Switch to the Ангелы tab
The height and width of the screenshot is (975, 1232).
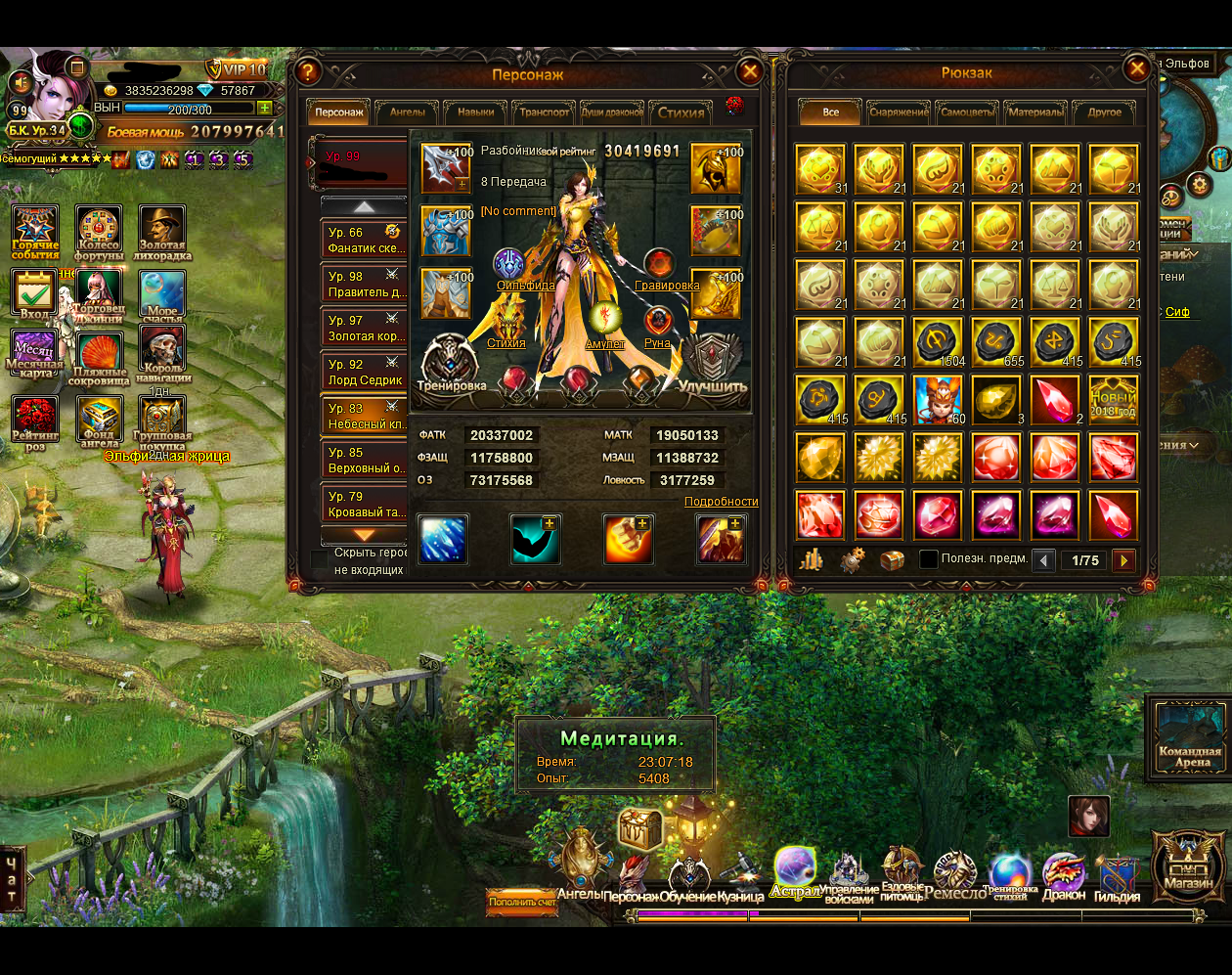click(408, 112)
